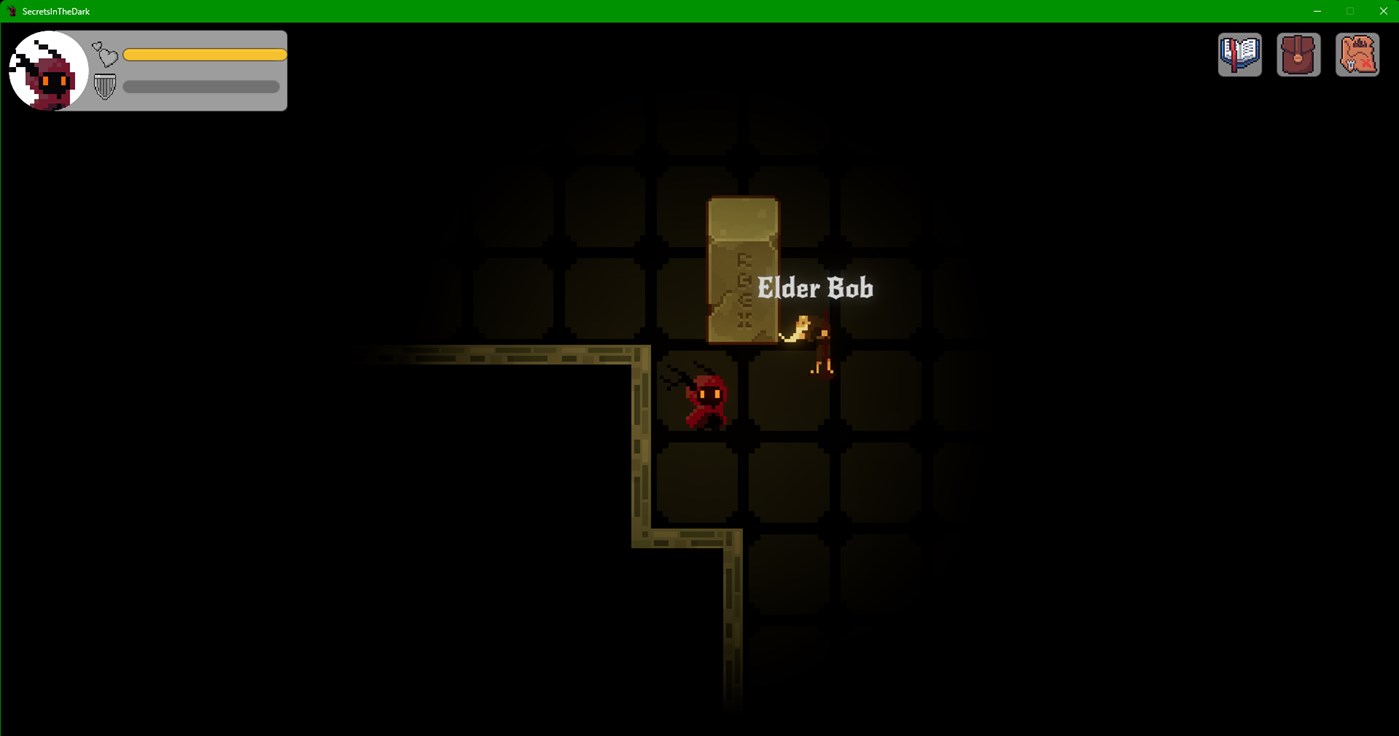Click the shield icon beside the armor bar
The width and height of the screenshot is (1399, 736).
coord(104,86)
